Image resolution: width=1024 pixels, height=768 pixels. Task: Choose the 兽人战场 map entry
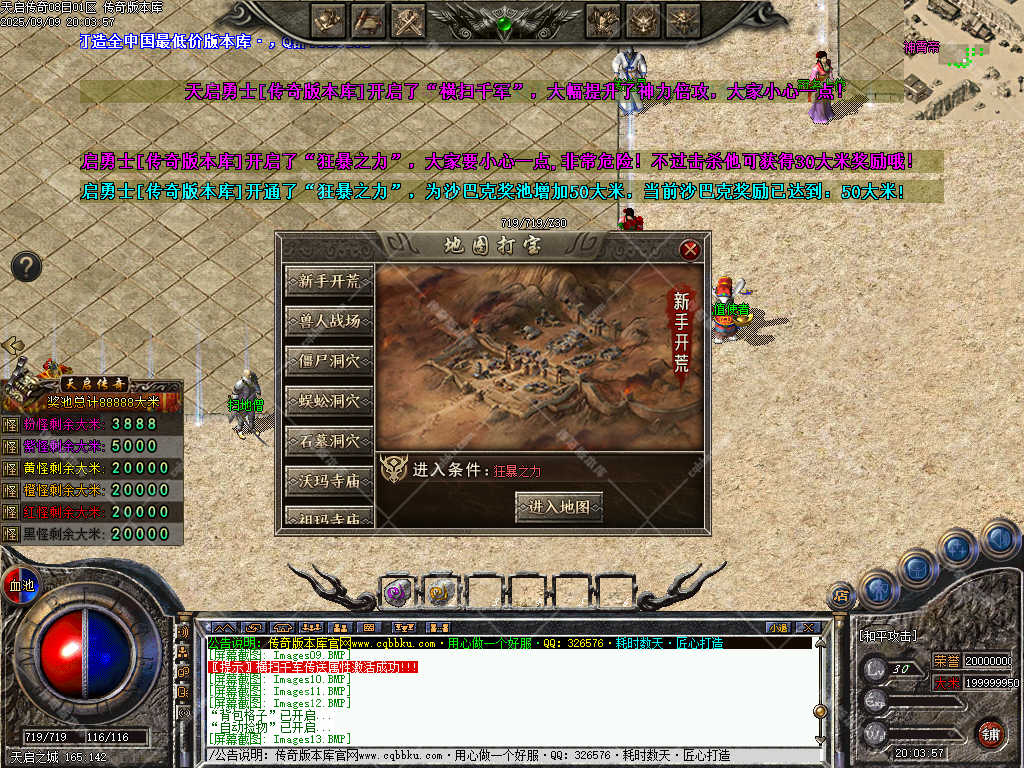[329, 322]
